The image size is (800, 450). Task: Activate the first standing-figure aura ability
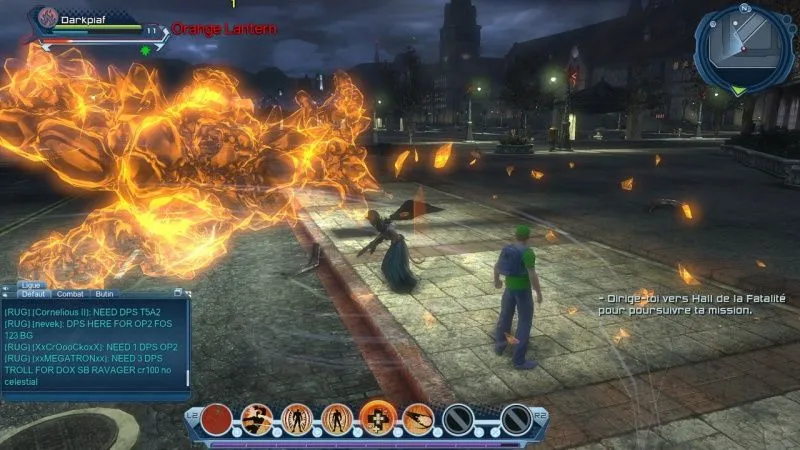click(297, 418)
